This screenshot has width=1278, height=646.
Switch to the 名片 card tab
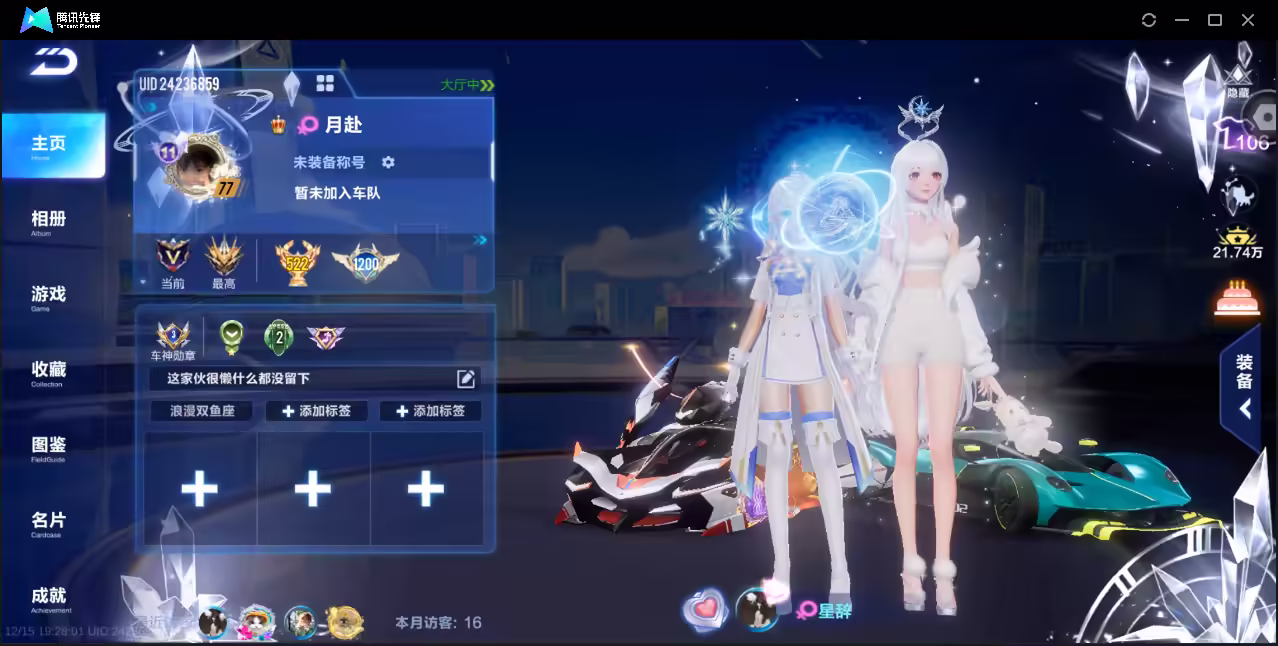click(48, 522)
